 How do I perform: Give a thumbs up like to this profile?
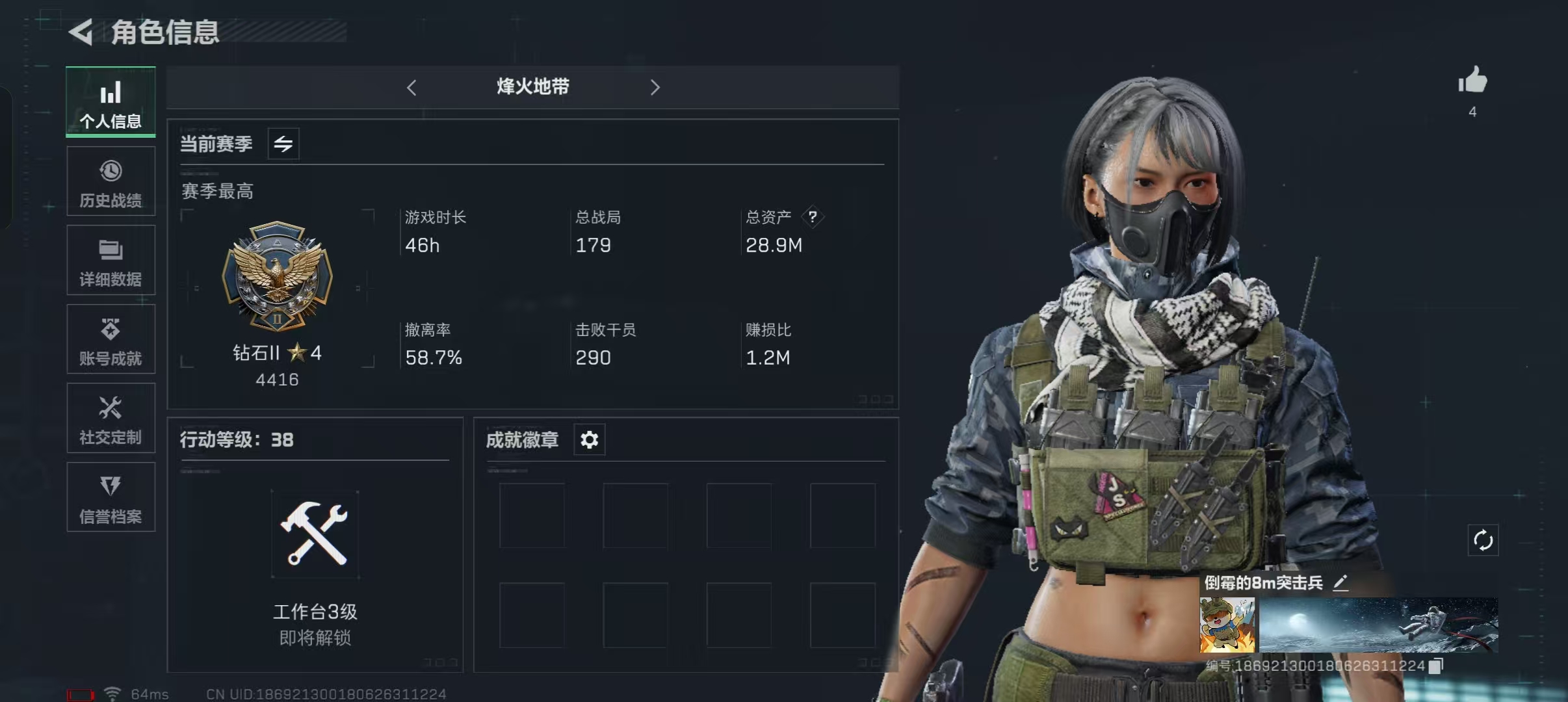point(1472,81)
